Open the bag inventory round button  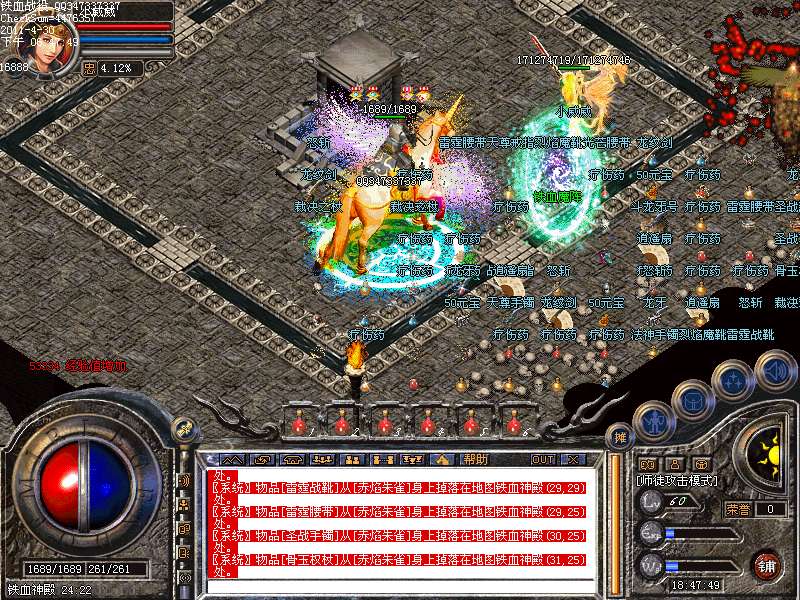pos(692,400)
